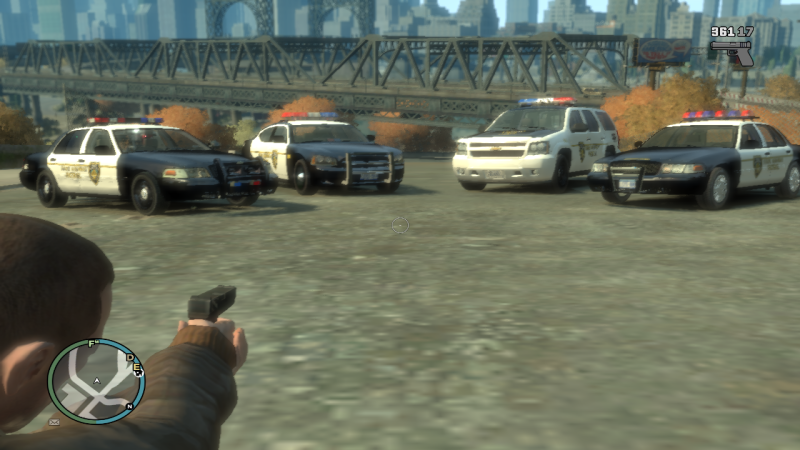Open the circular radar minimap
800x450 pixels.
(96, 381)
